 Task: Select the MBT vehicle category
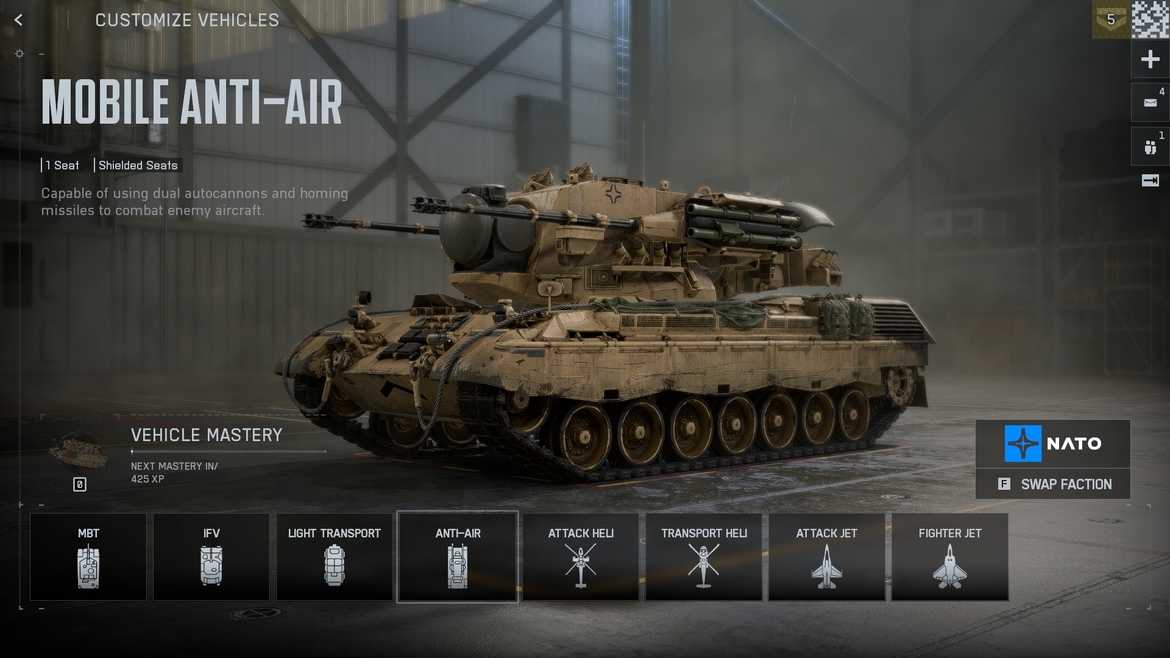pos(89,557)
